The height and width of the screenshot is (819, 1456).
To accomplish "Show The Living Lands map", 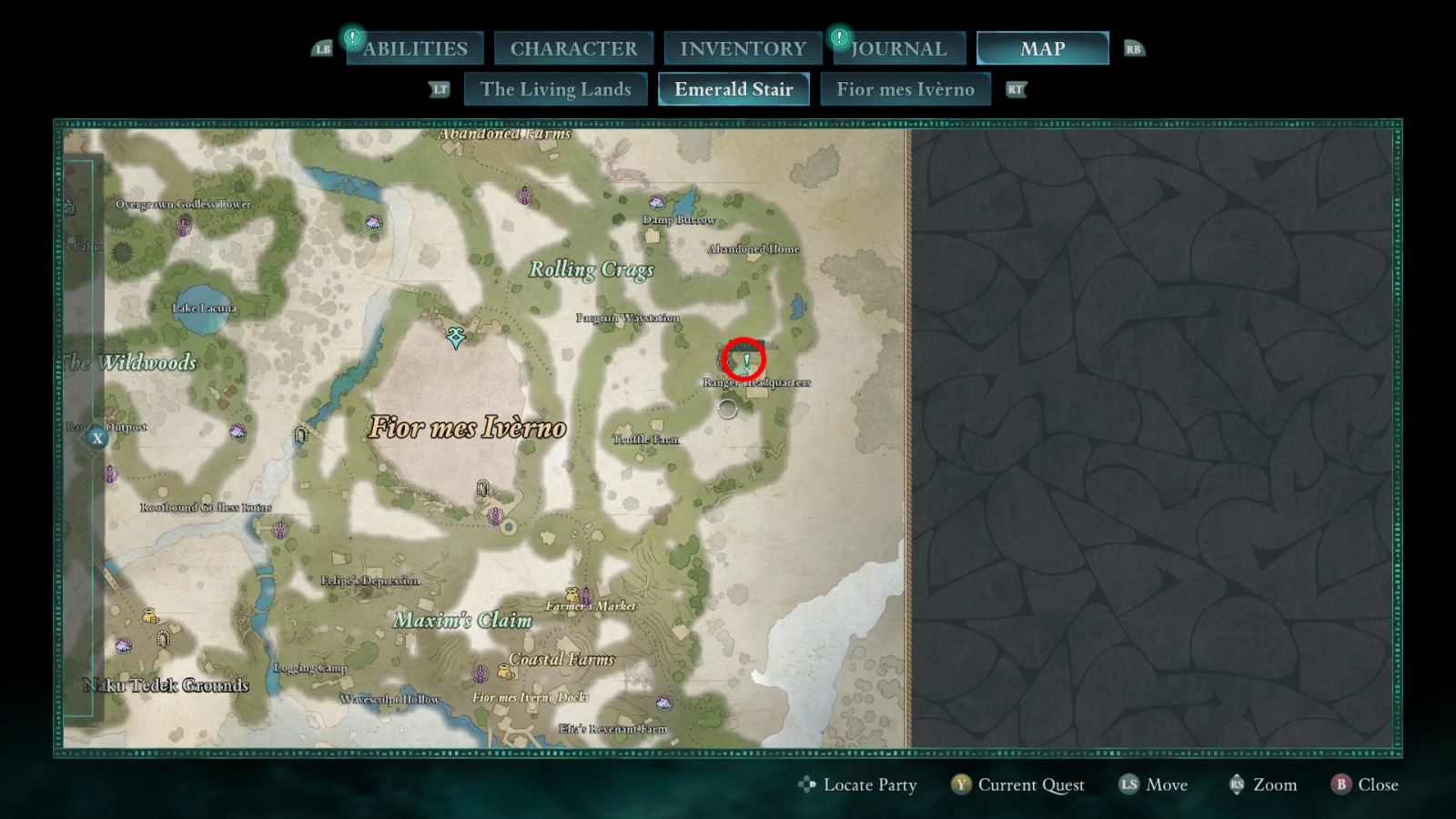I will point(555,89).
